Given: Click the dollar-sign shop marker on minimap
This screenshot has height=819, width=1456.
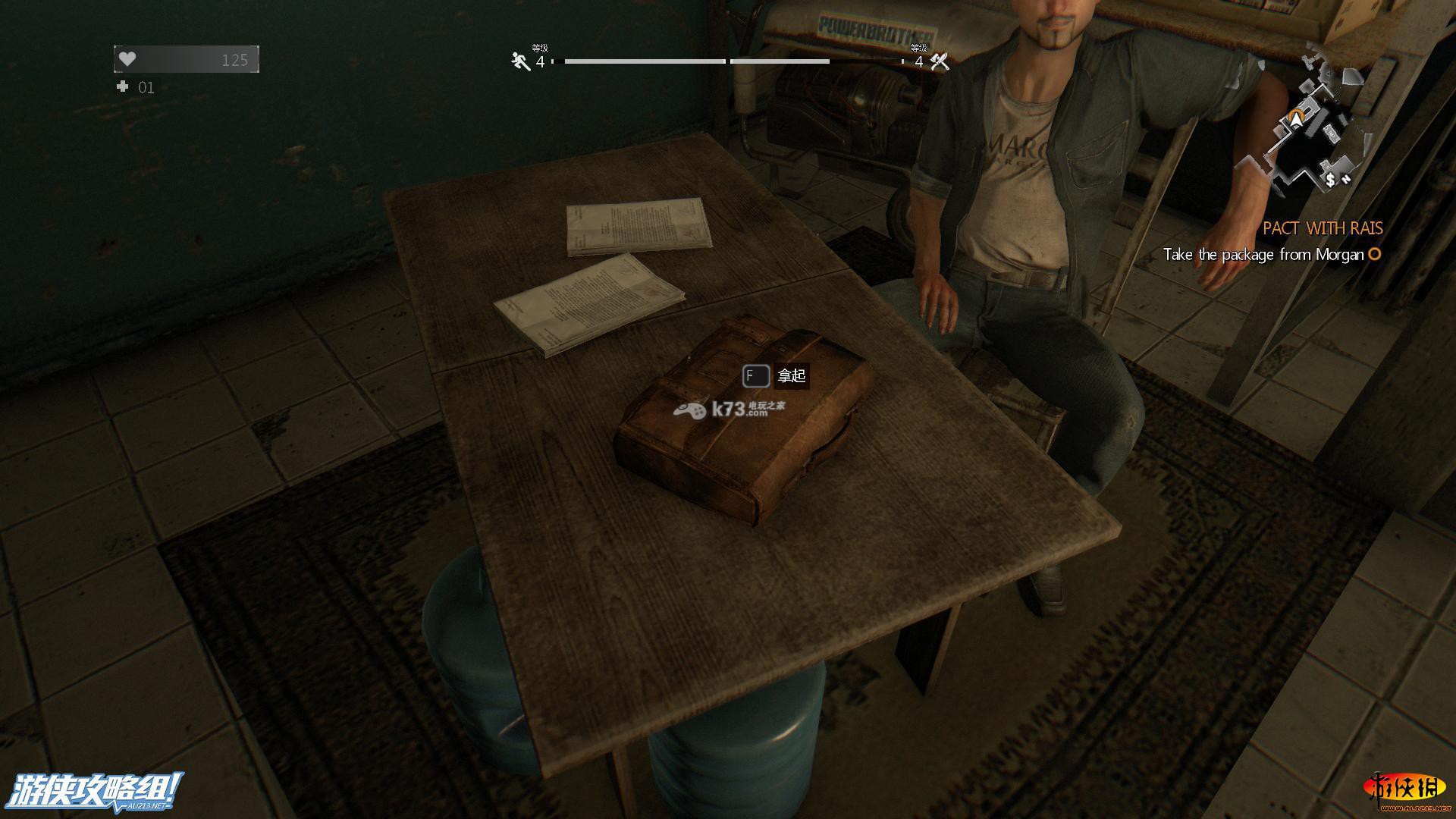Looking at the screenshot, I should click(1330, 180).
